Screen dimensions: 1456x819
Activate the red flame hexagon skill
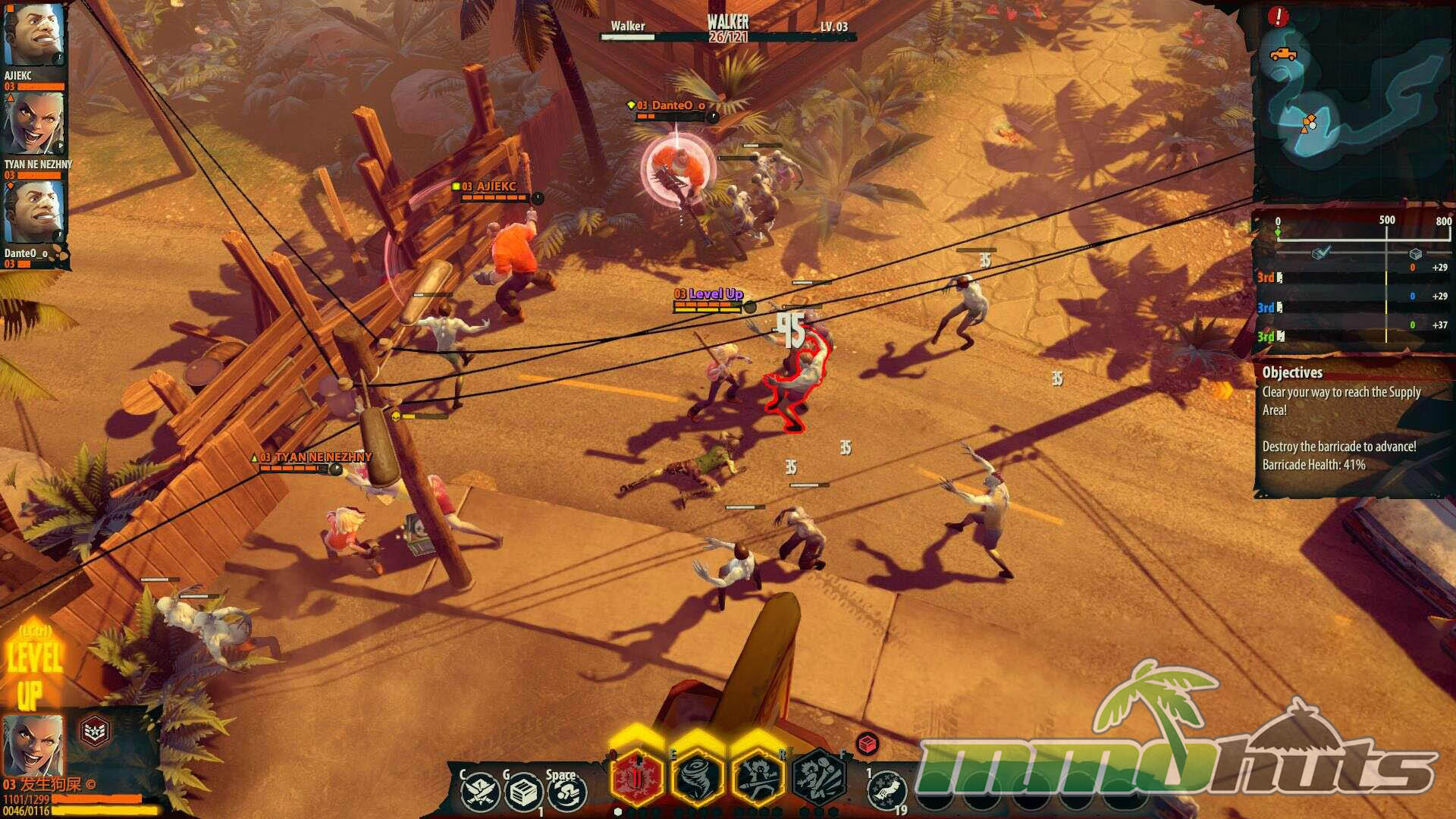637,777
